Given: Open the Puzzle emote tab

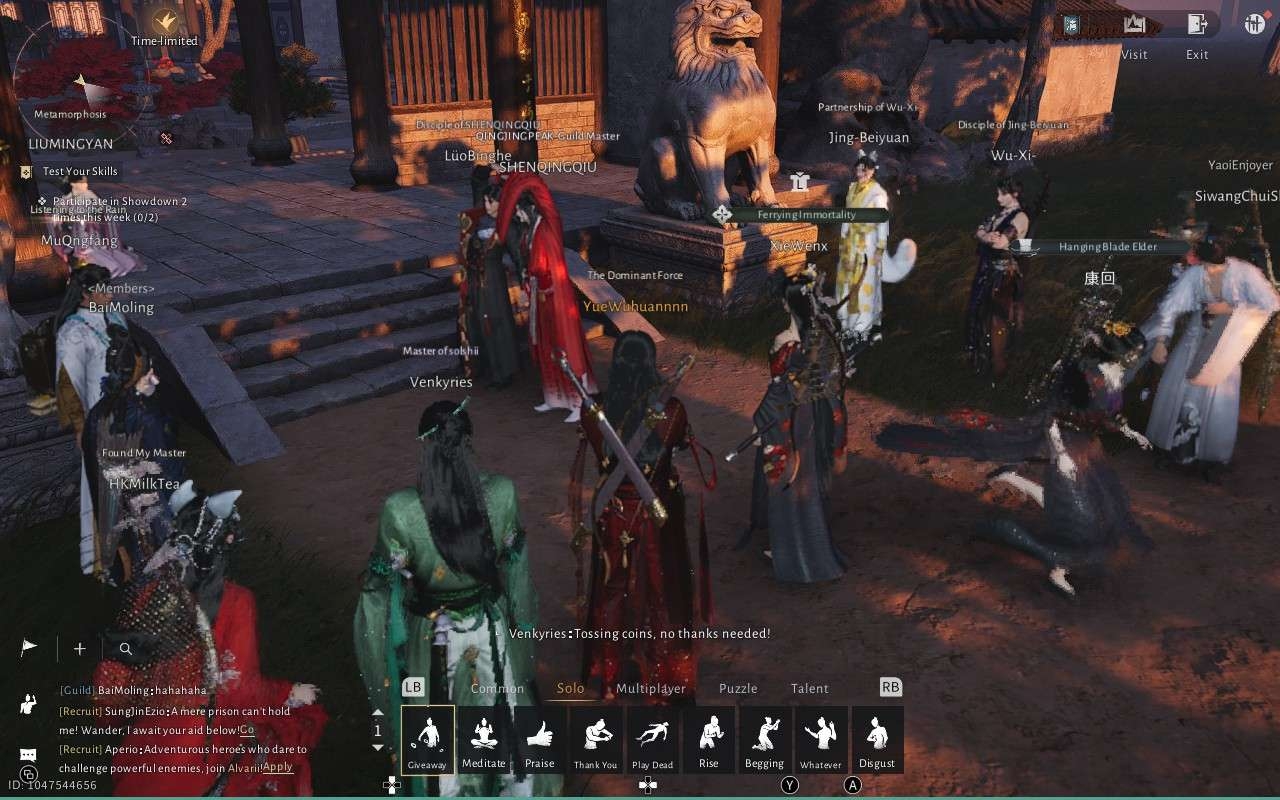Looking at the screenshot, I should tap(738, 688).
